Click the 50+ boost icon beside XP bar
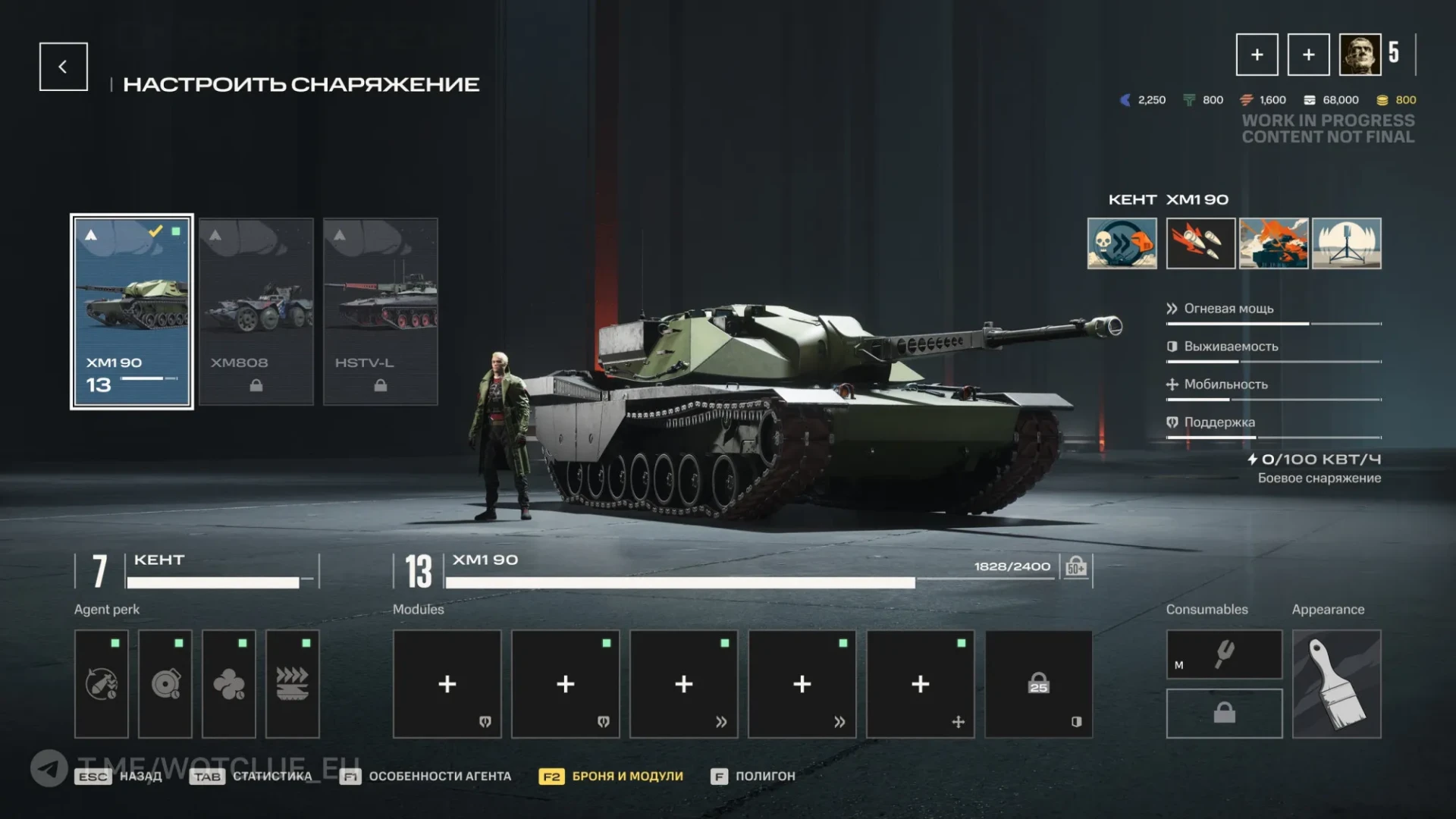This screenshot has width=1456, height=819. (1076, 567)
